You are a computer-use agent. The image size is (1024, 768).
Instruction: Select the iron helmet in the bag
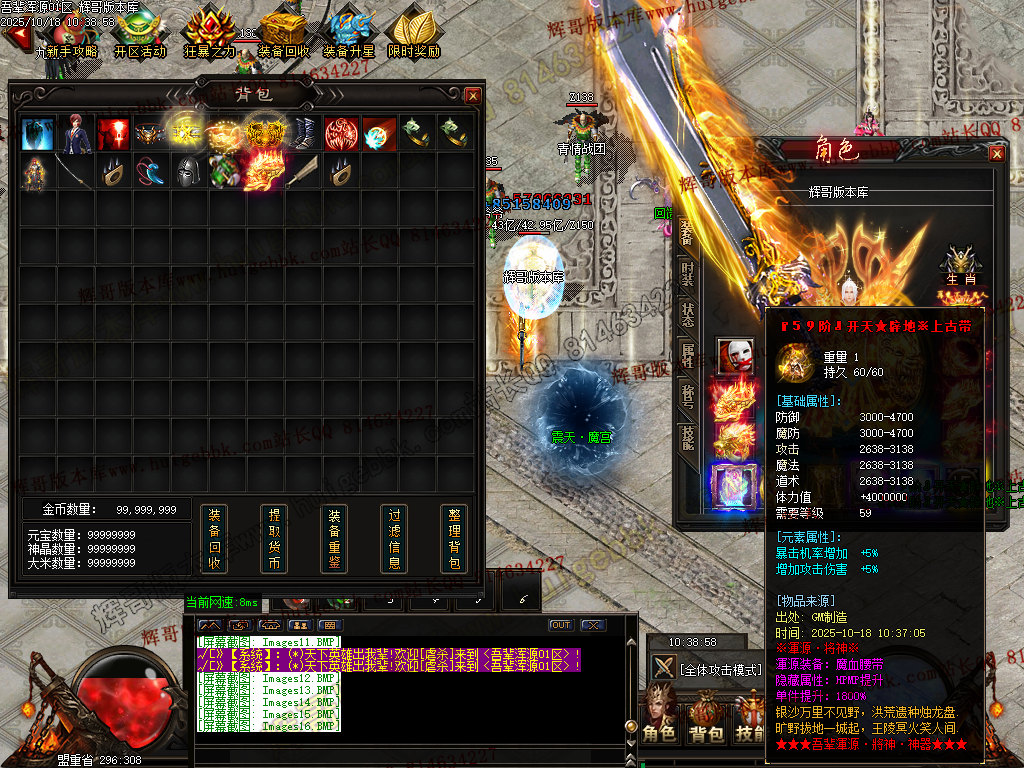(189, 171)
